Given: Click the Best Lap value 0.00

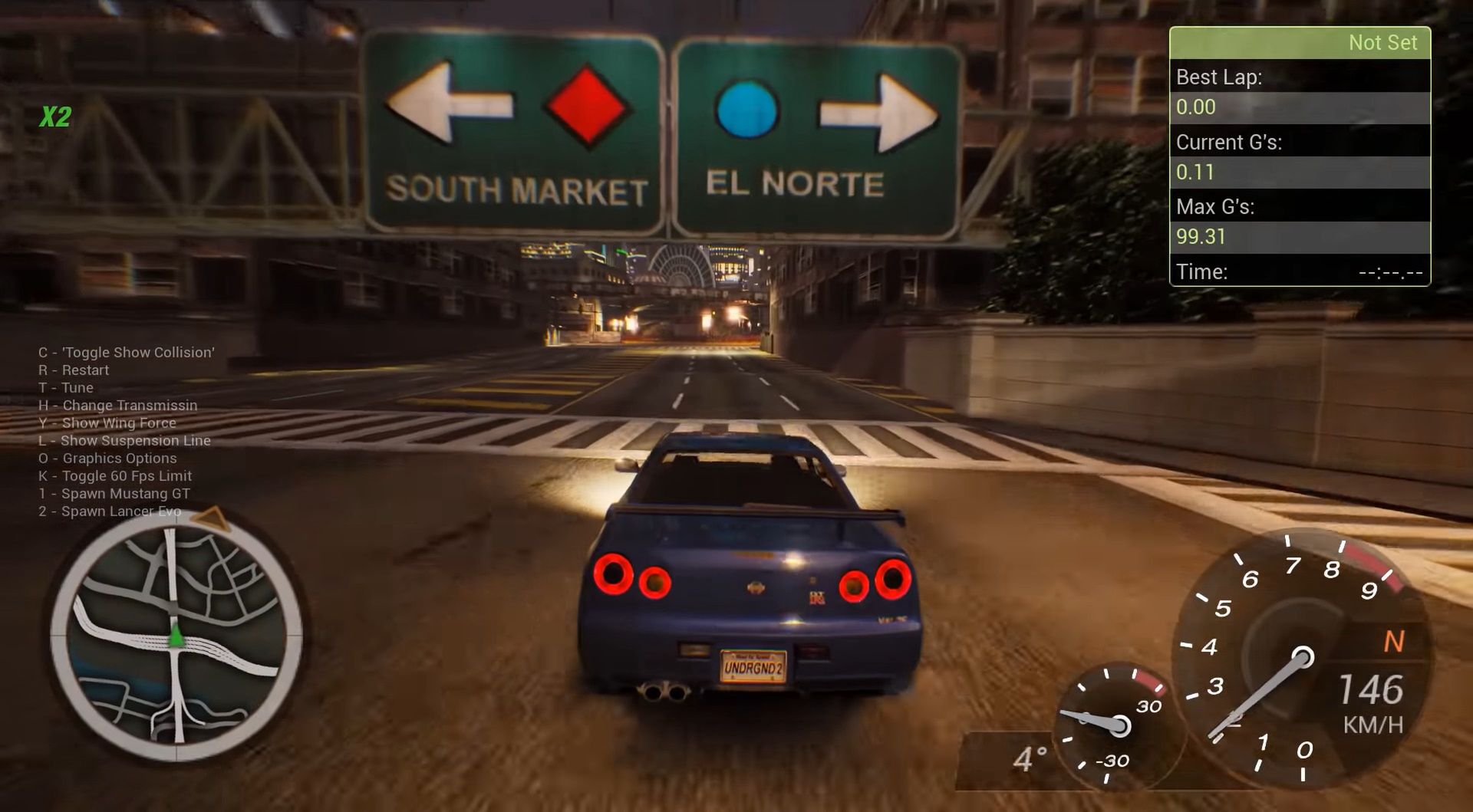Looking at the screenshot, I should coord(1195,107).
